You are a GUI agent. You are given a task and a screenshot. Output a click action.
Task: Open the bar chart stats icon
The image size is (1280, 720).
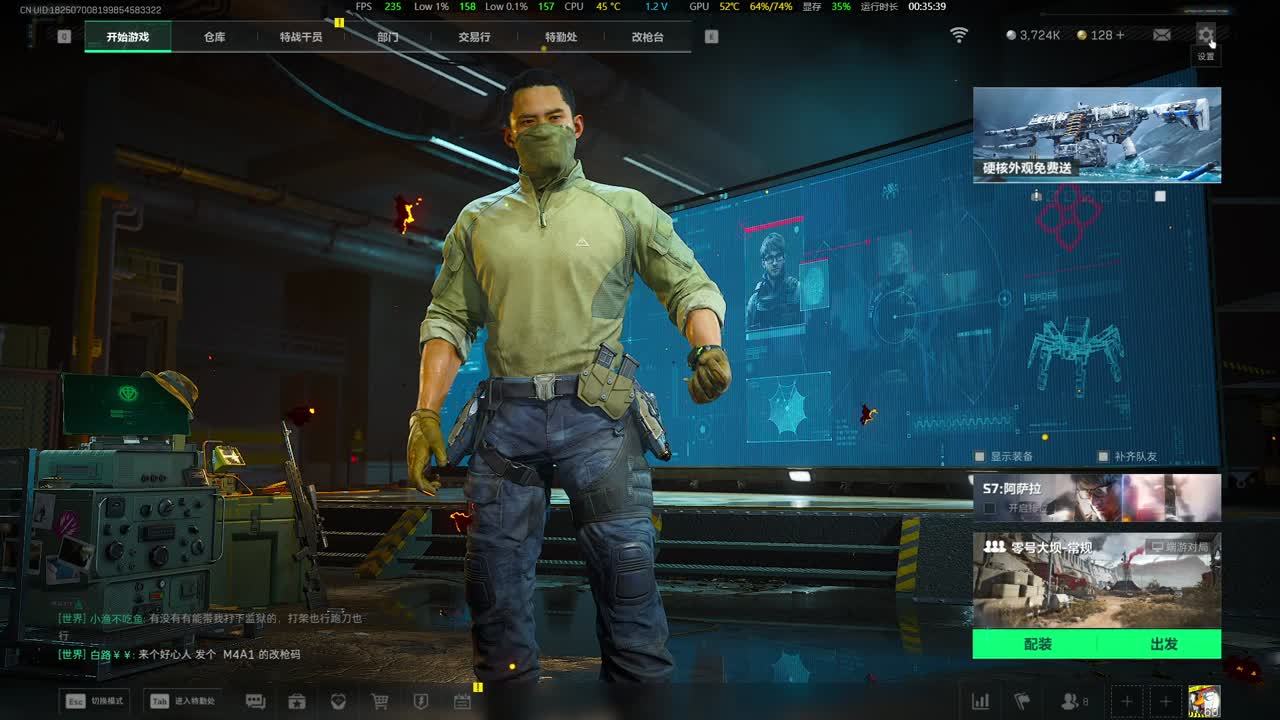coord(981,701)
